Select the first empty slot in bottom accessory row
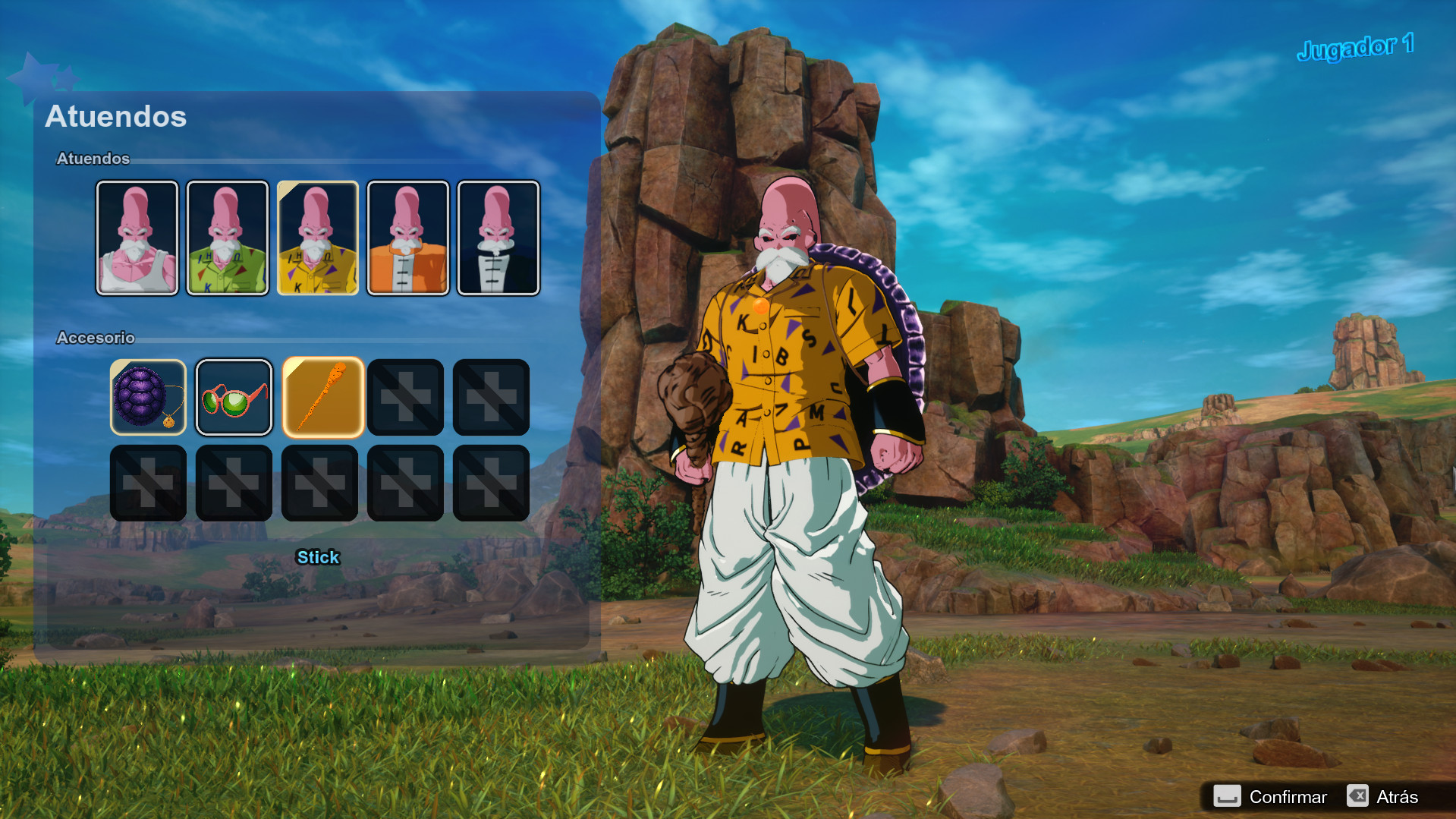The width and height of the screenshot is (1456, 819). (148, 483)
